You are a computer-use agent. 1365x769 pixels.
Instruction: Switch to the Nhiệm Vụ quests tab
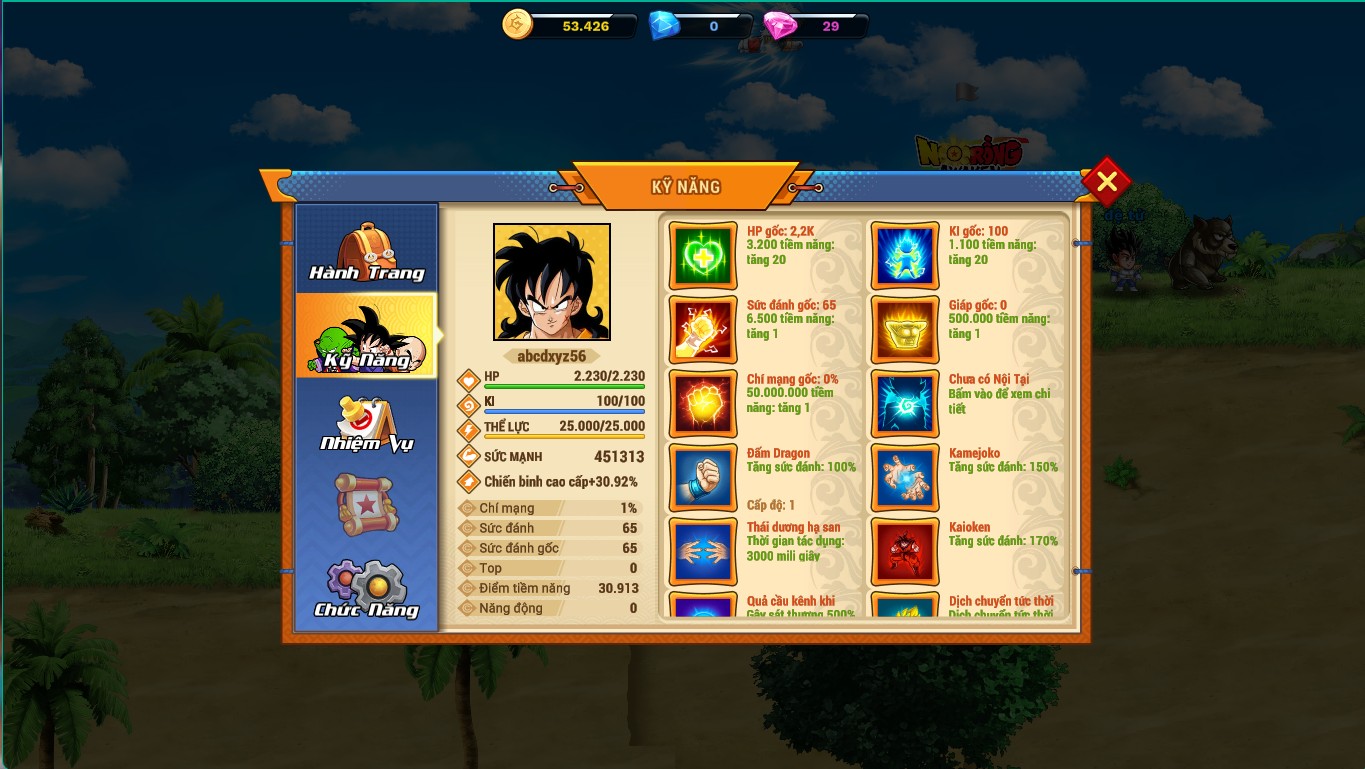pos(367,423)
